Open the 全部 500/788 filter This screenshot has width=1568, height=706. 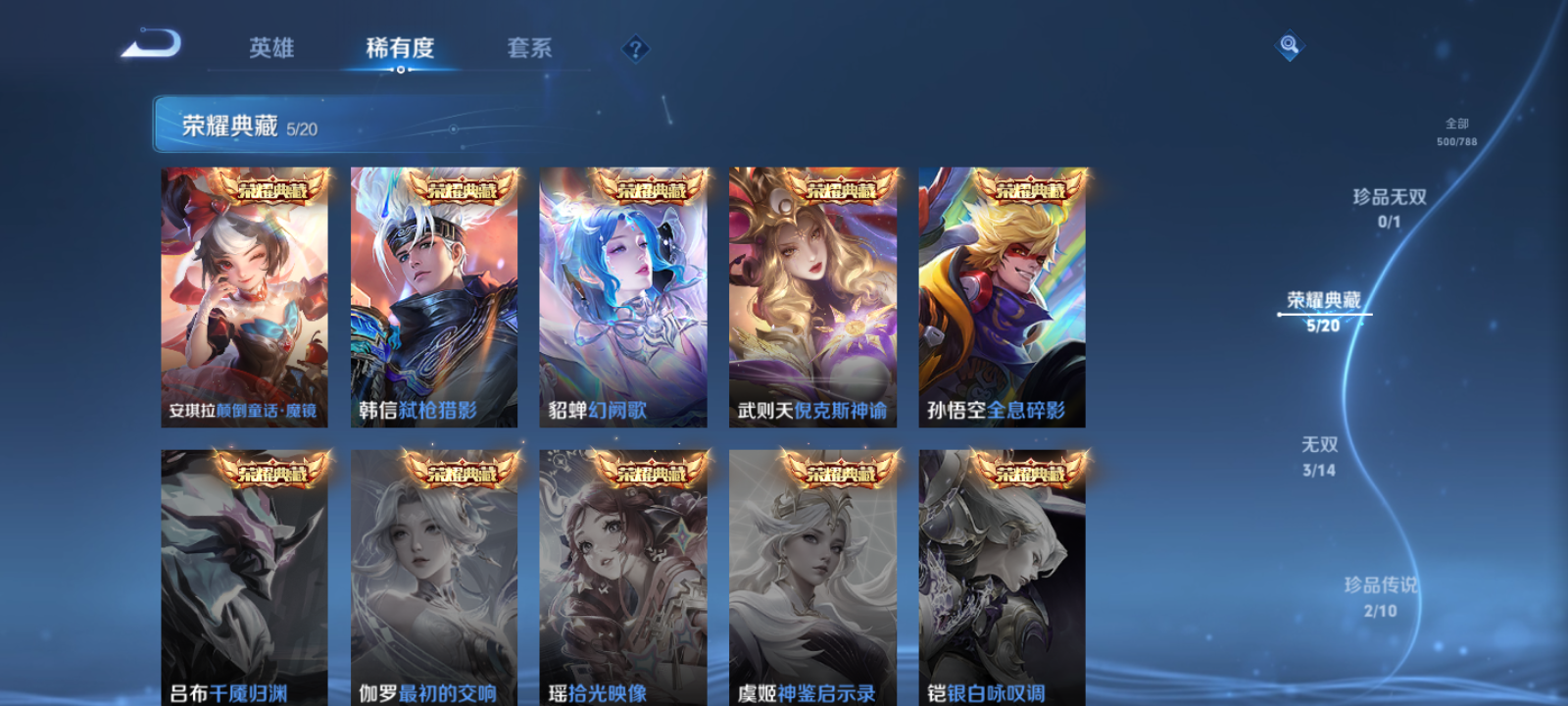[x=1457, y=130]
